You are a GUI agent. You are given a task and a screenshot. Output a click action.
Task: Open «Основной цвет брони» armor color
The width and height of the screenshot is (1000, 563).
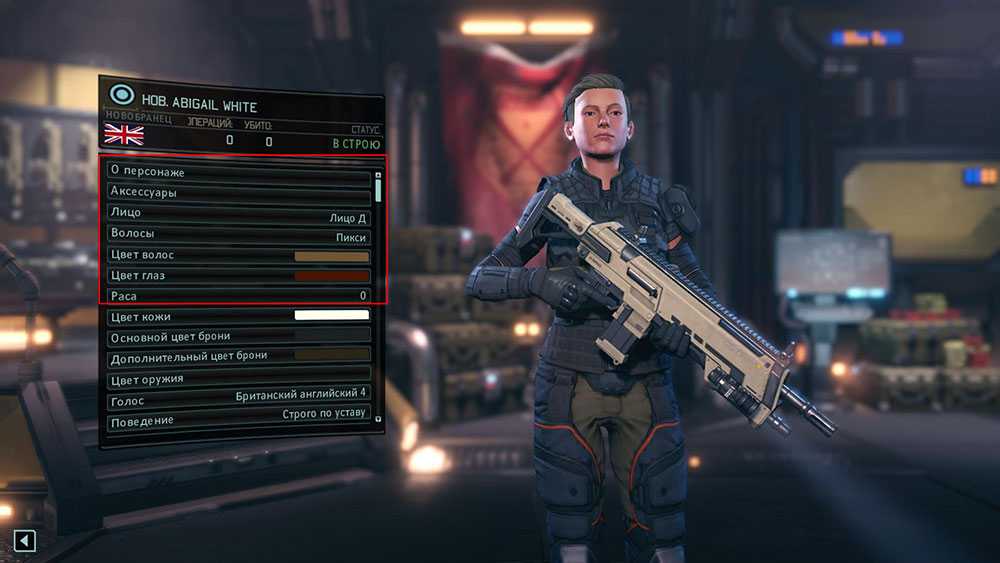click(x=238, y=337)
